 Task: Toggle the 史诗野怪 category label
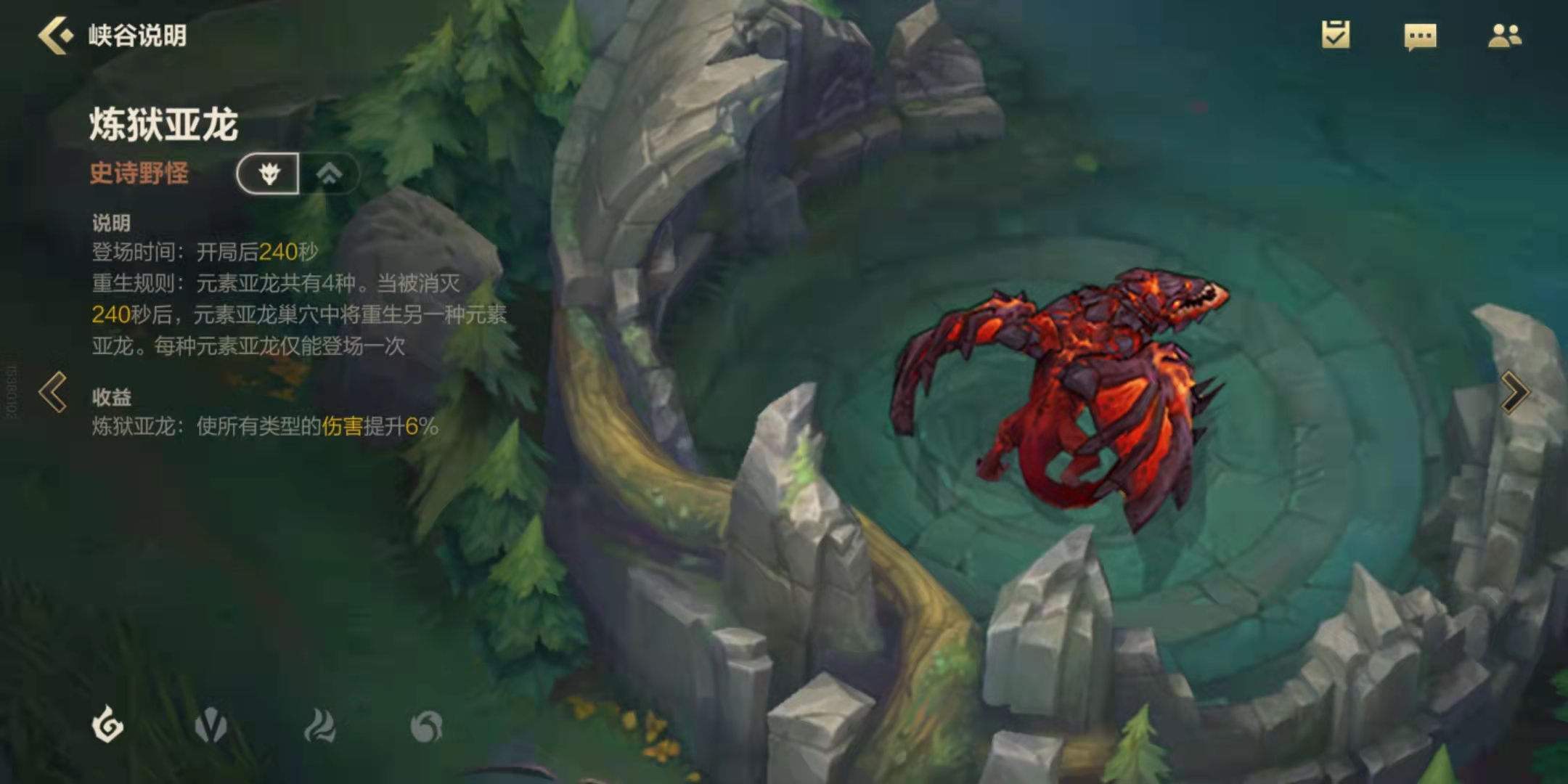[138, 173]
